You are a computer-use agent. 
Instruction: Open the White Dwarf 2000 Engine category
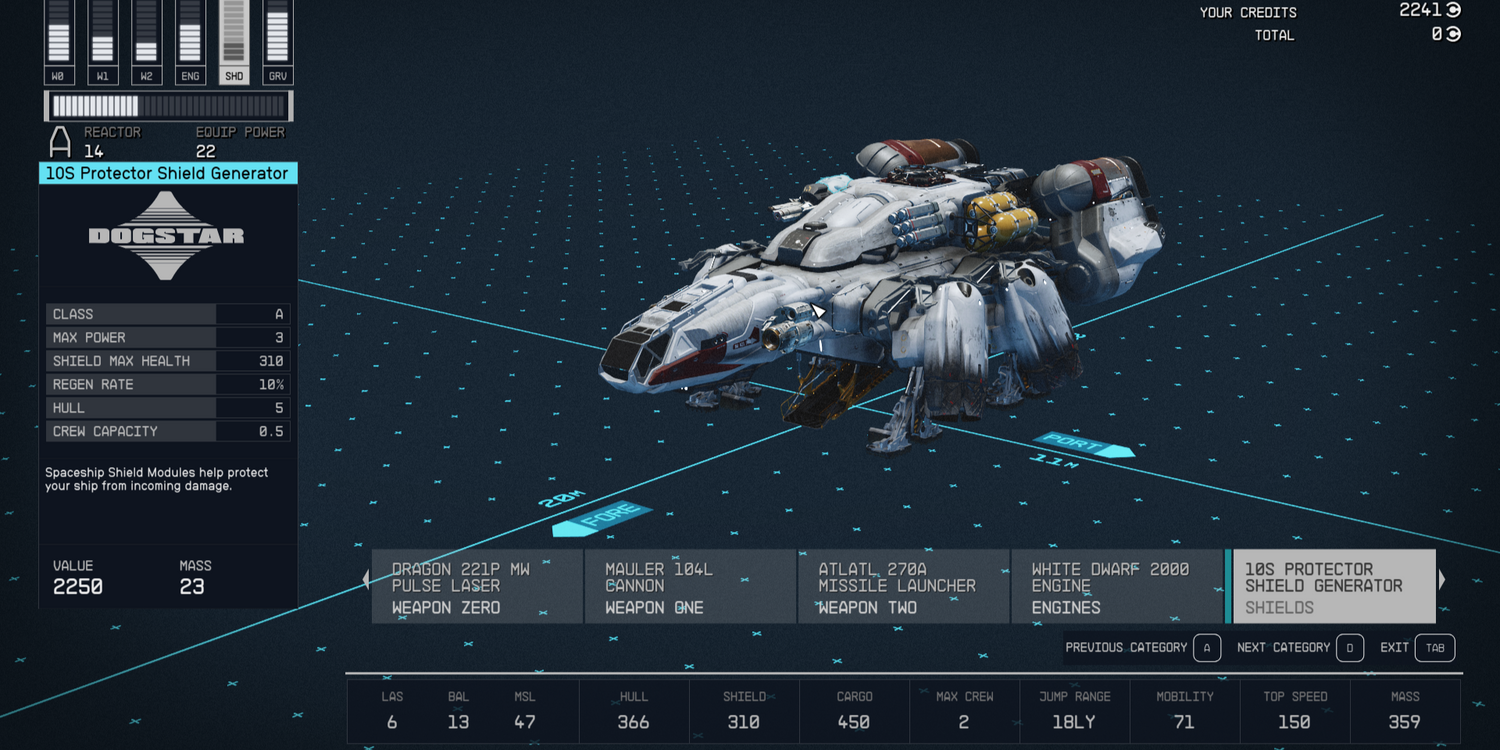[x=1116, y=587]
